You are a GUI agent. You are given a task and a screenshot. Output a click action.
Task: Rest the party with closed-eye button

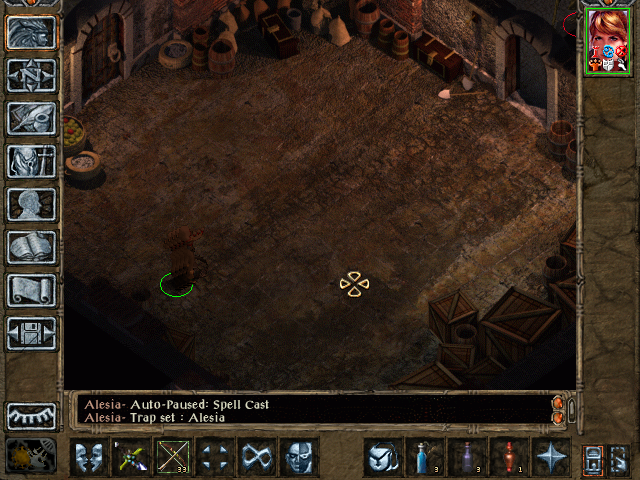31,416
